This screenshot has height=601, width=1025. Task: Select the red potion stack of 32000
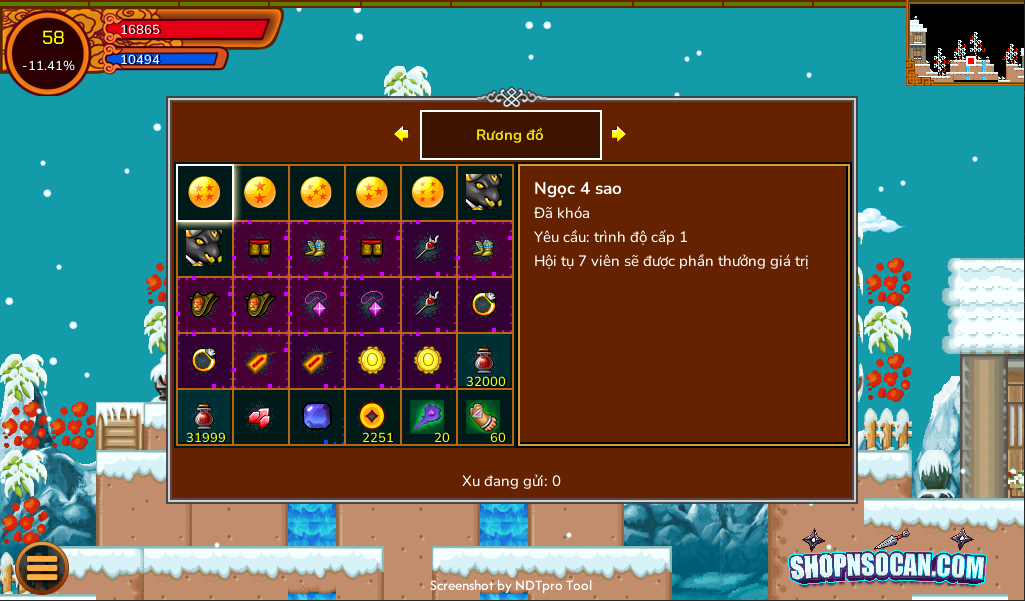pos(485,361)
